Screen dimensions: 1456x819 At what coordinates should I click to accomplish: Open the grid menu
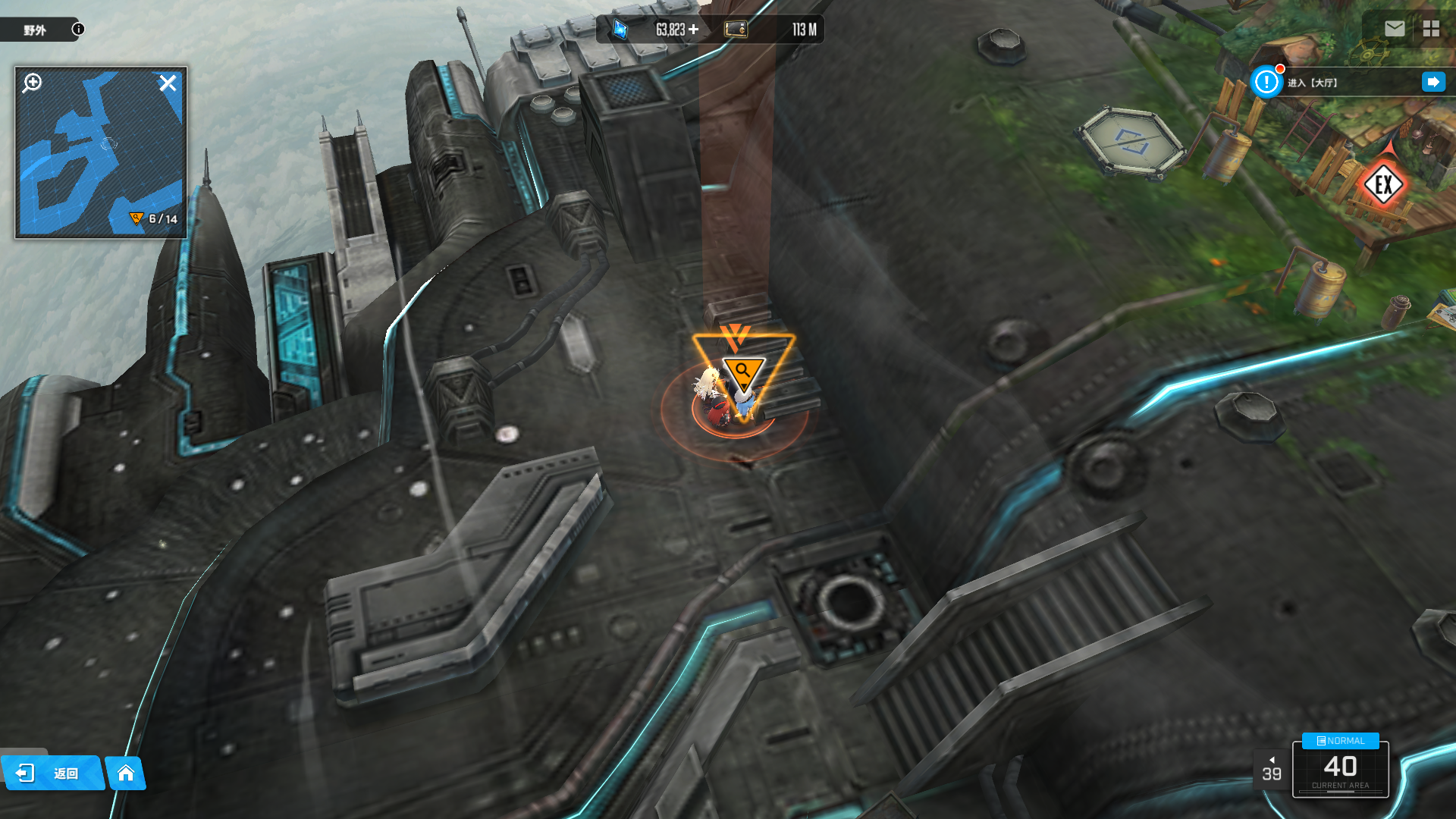[x=1431, y=29]
